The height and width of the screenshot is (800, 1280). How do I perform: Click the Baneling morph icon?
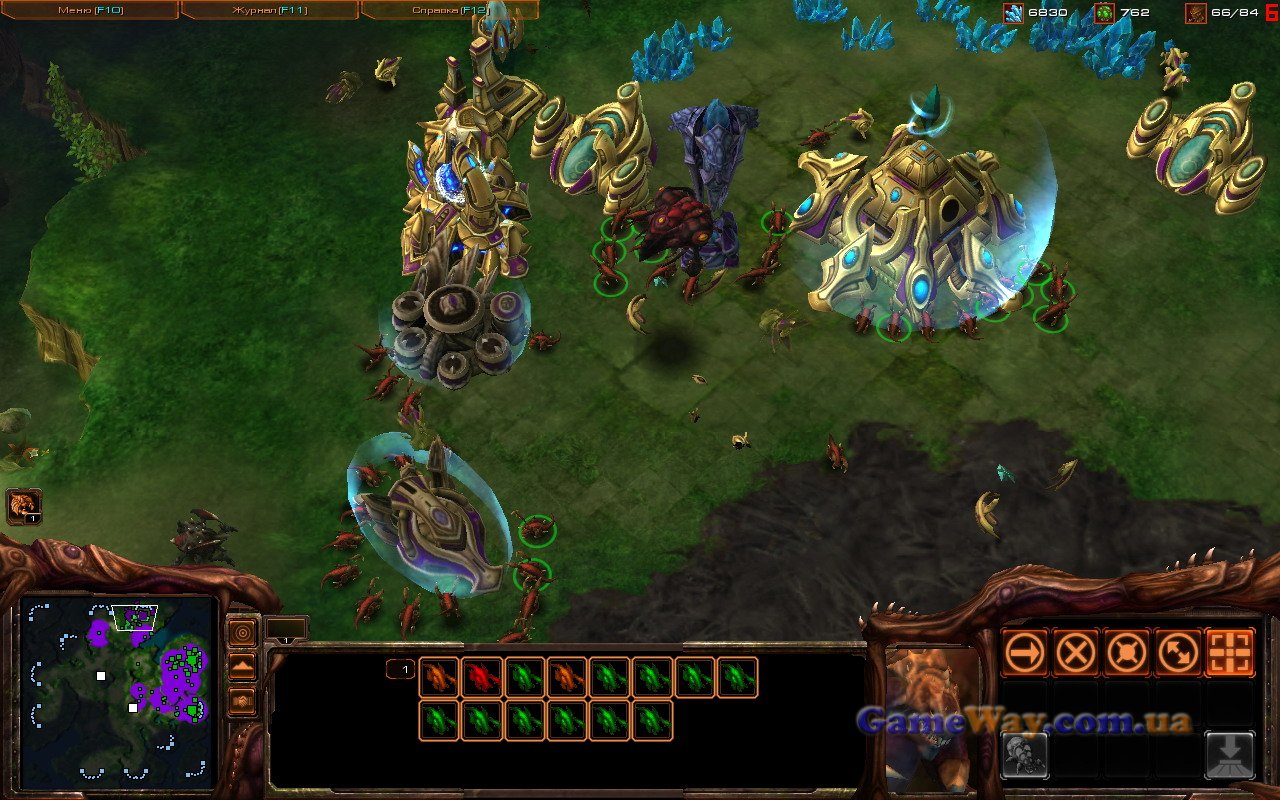pyautogui.click(x=1024, y=755)
